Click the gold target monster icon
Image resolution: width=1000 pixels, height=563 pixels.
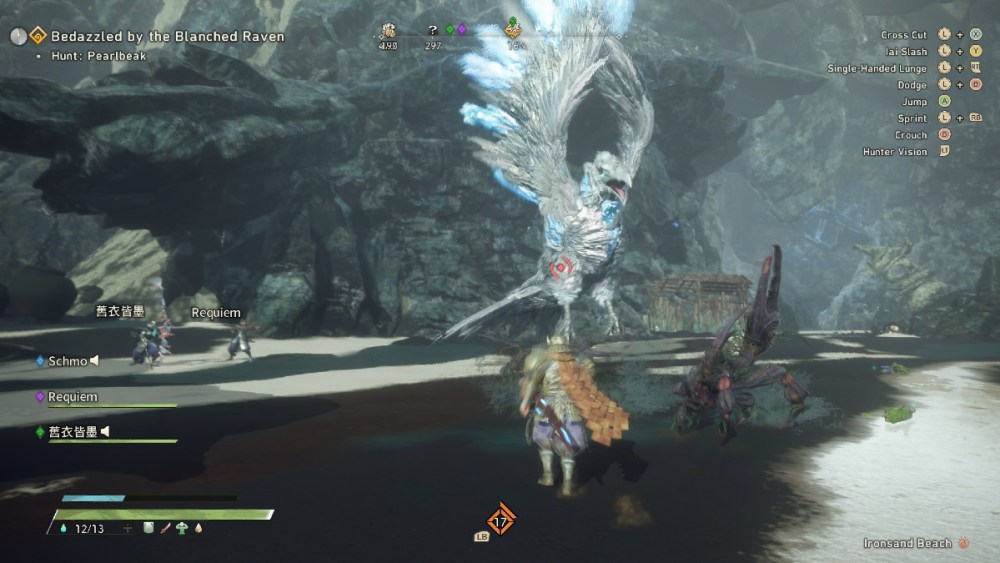(x=514, y=33)
